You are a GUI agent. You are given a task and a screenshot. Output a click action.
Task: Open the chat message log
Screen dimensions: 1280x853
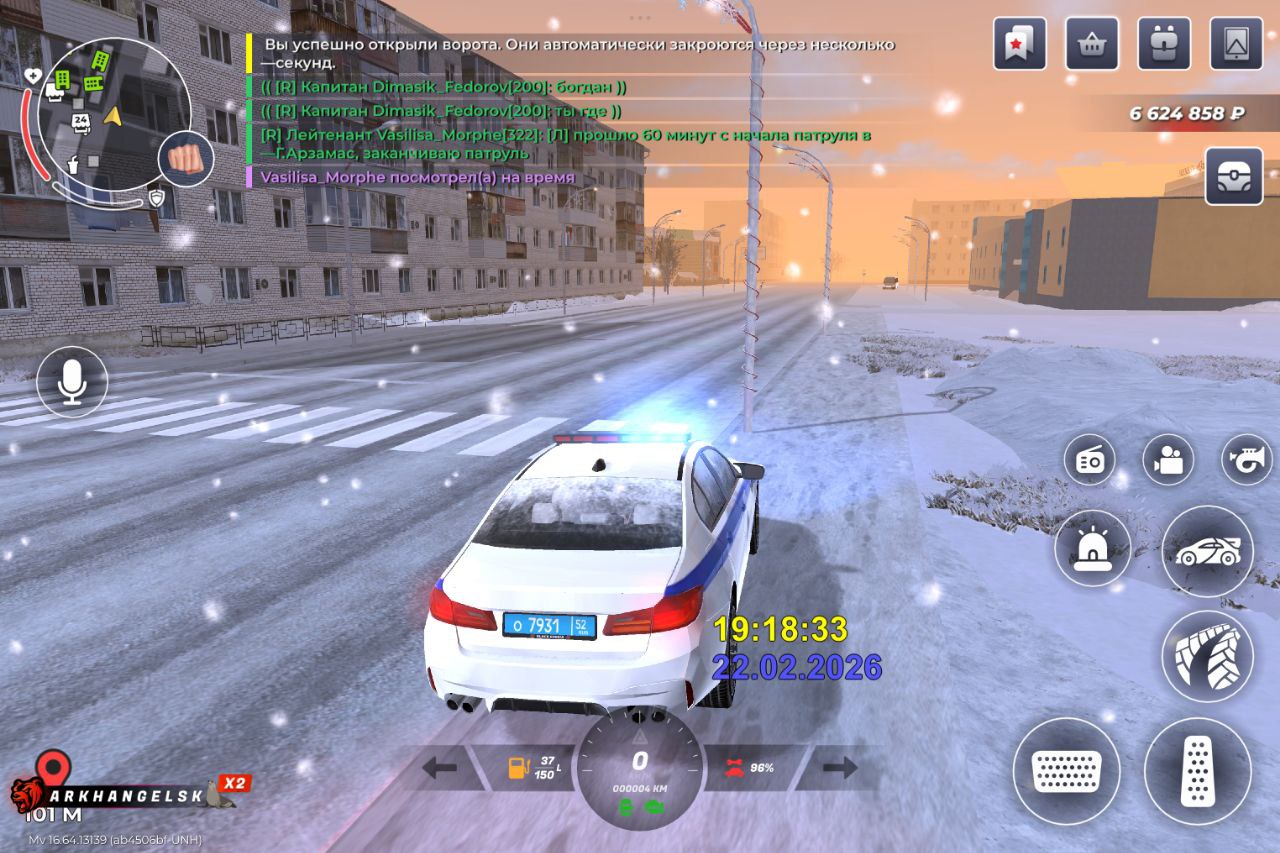pyautogui.click(x=570, y=110)
